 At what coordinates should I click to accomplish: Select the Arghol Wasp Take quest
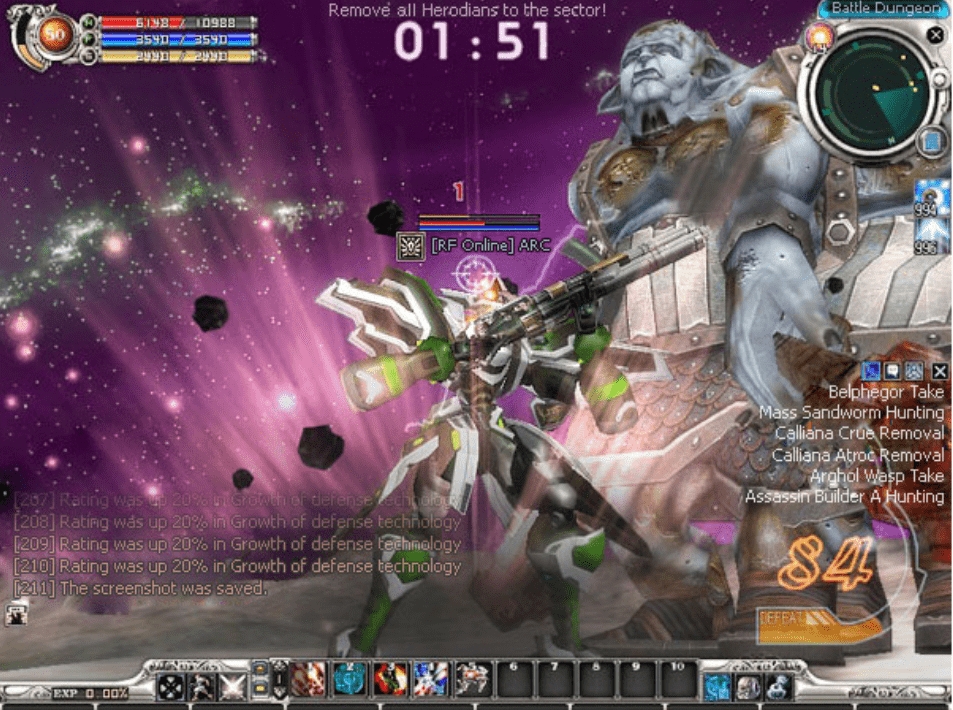tap(876, 476)
